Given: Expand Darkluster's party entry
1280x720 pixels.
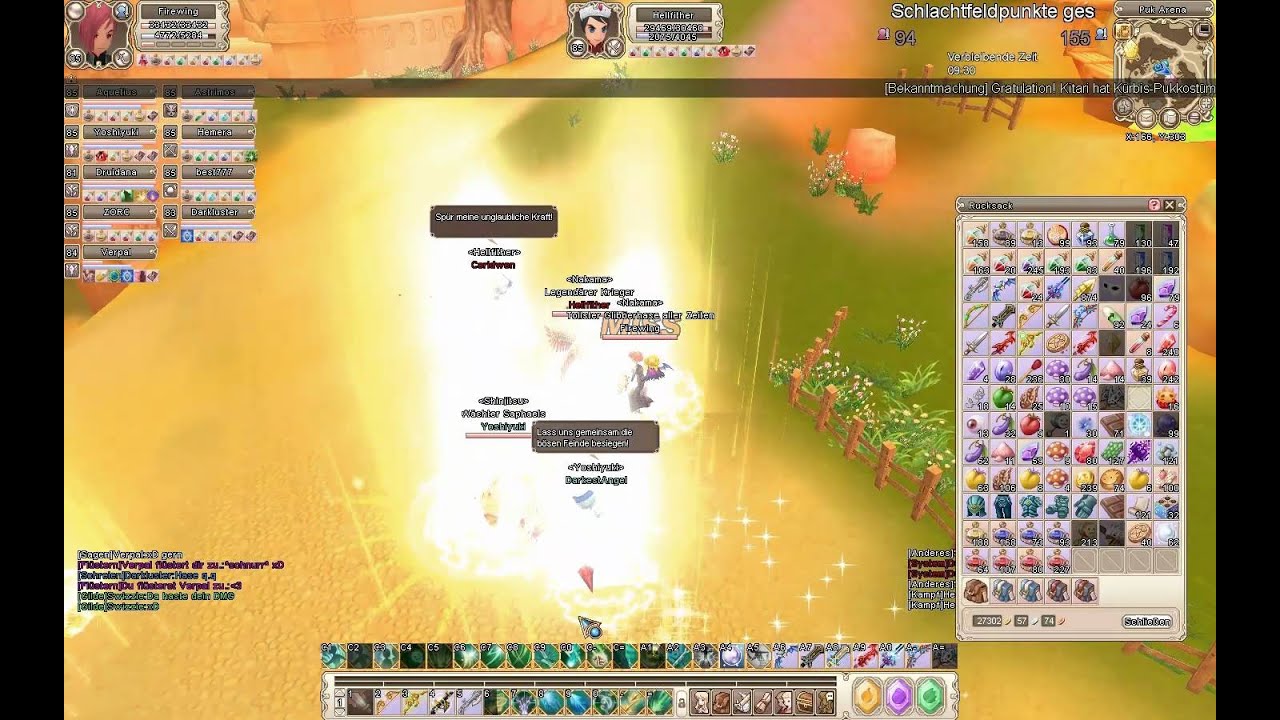Looking at the screenshot, I should 250,211.
